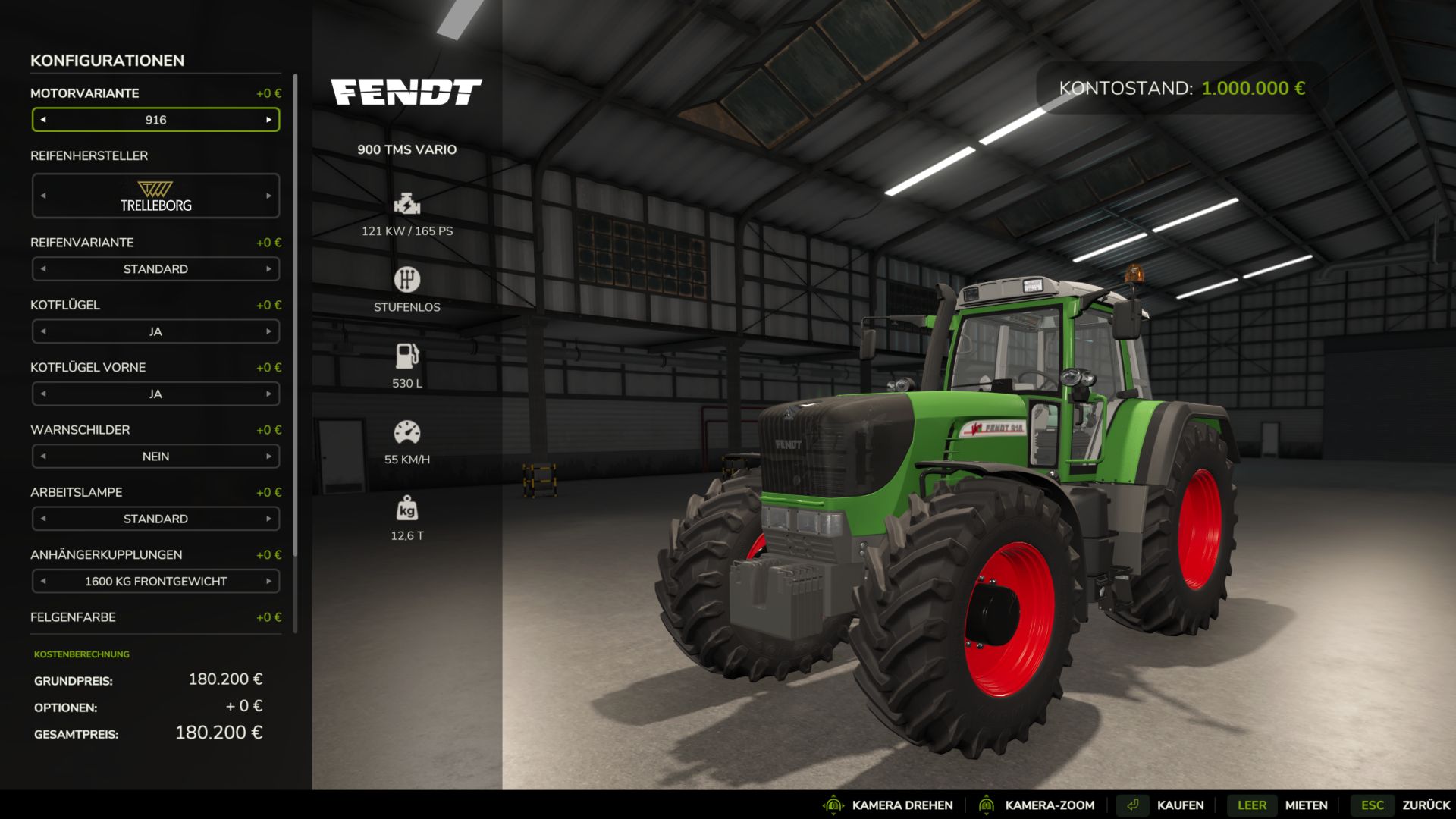Screen dimensions: 1456x819
Task: Cycle Arbeitslampe to next option
Action: tap(268, 519)
